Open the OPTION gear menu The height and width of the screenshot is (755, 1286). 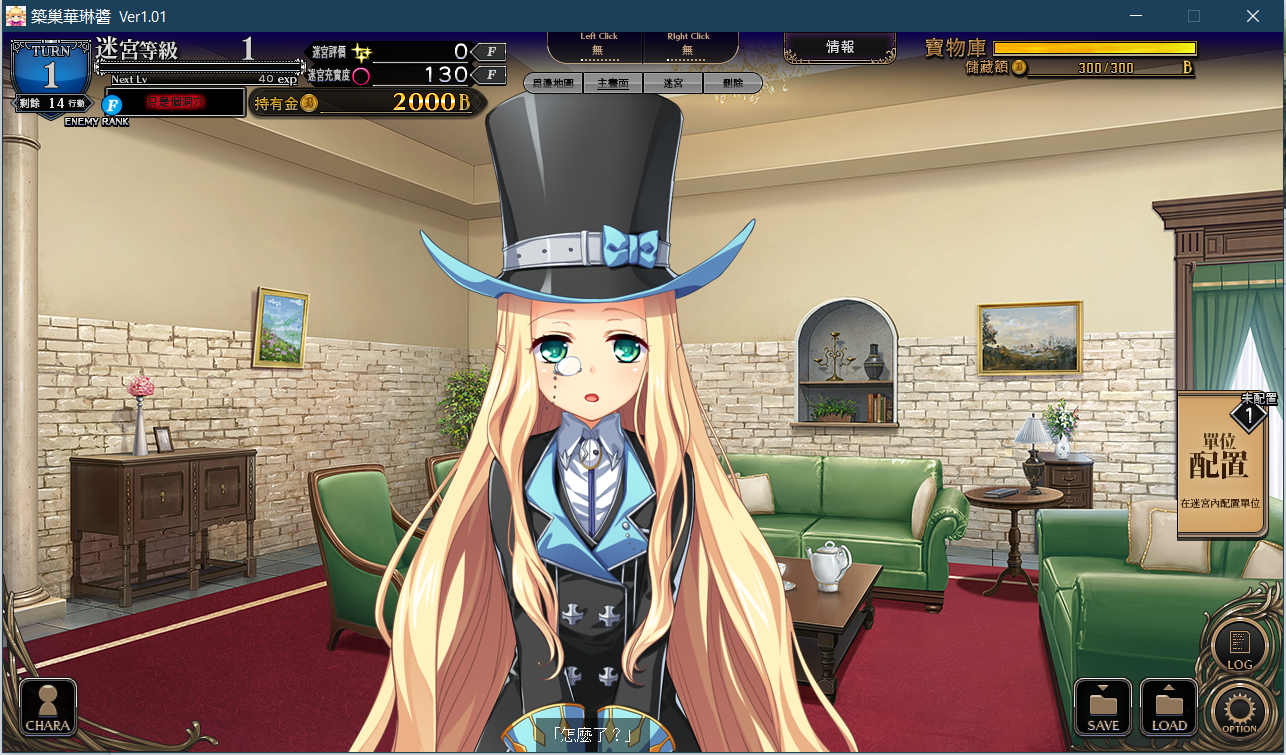coord(1239,711)
